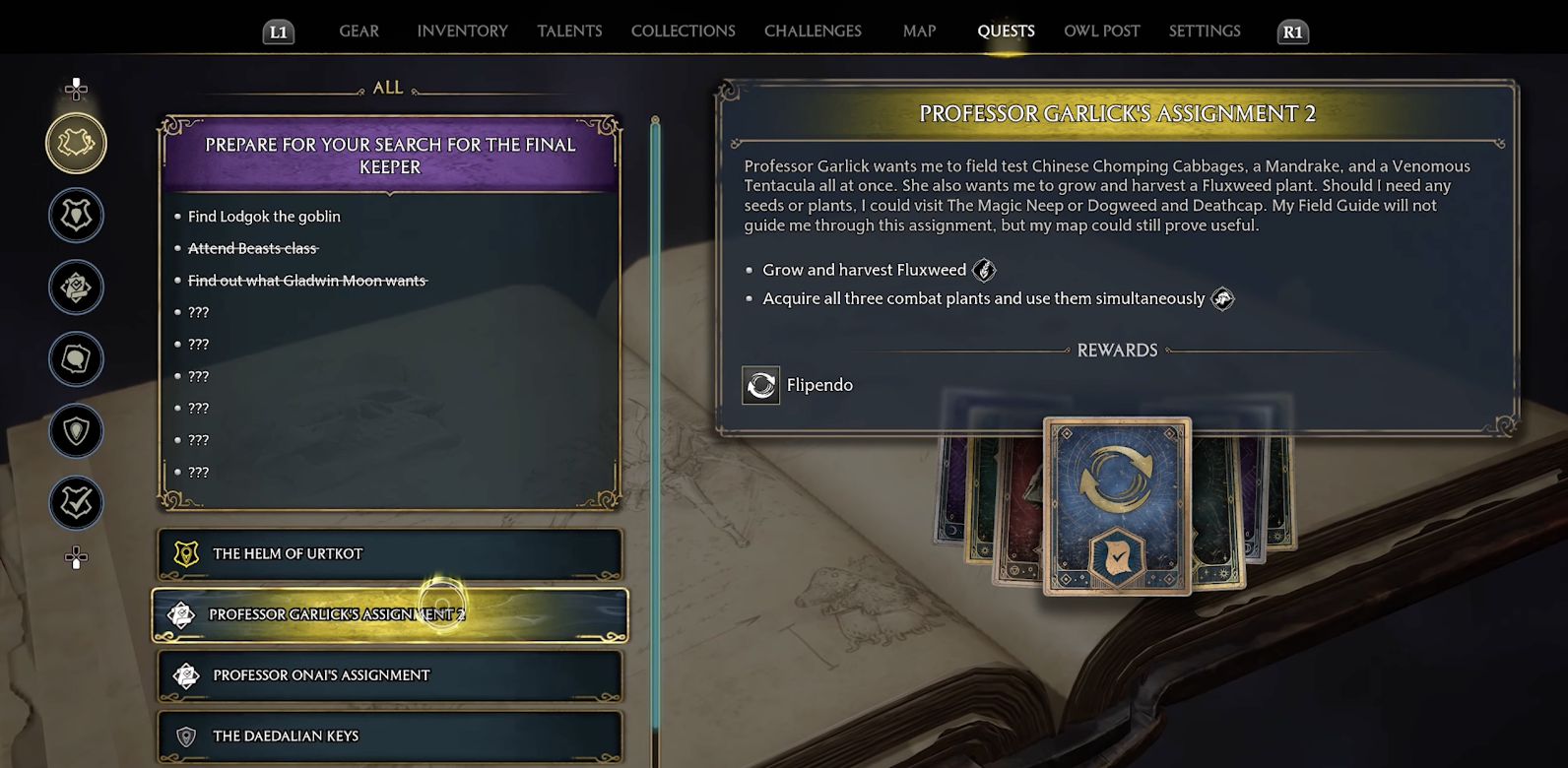The image size is (1568, 768).
Task: Switch to the Map tab
Action: 919,32
